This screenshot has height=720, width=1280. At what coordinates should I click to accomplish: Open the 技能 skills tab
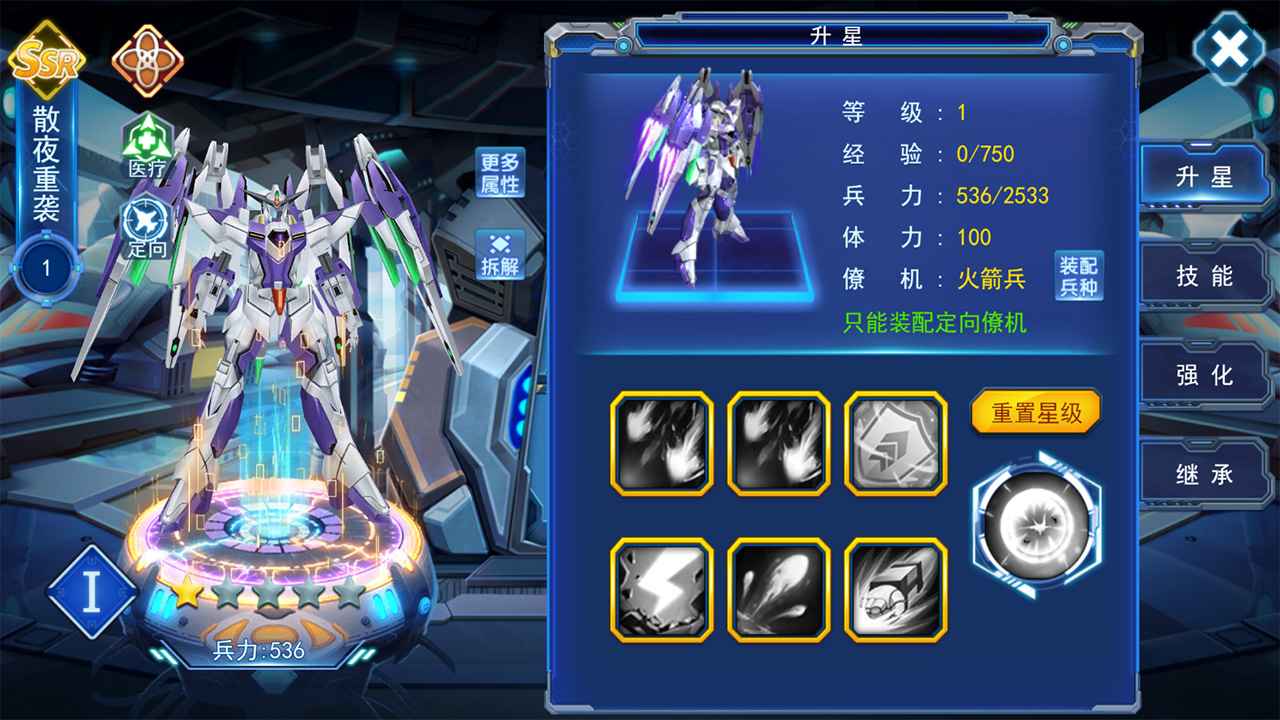[x=1204, y=276]
